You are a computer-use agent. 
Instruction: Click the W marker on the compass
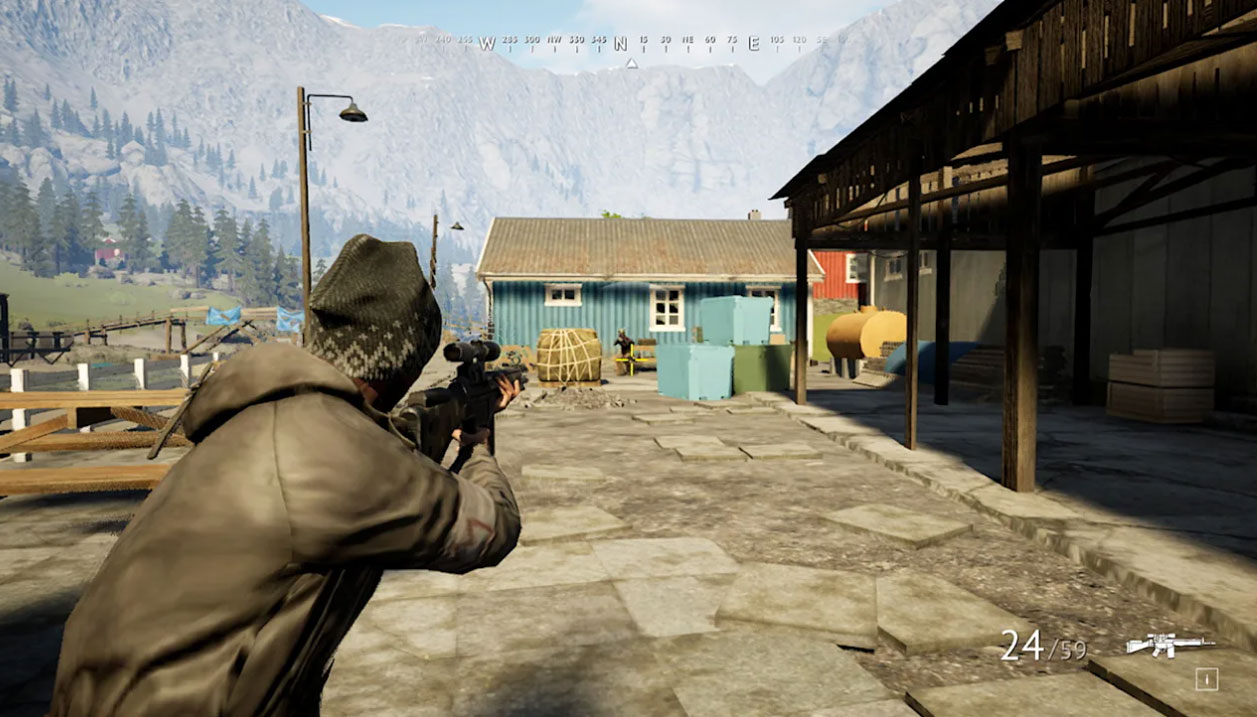[x=487, y=43]
